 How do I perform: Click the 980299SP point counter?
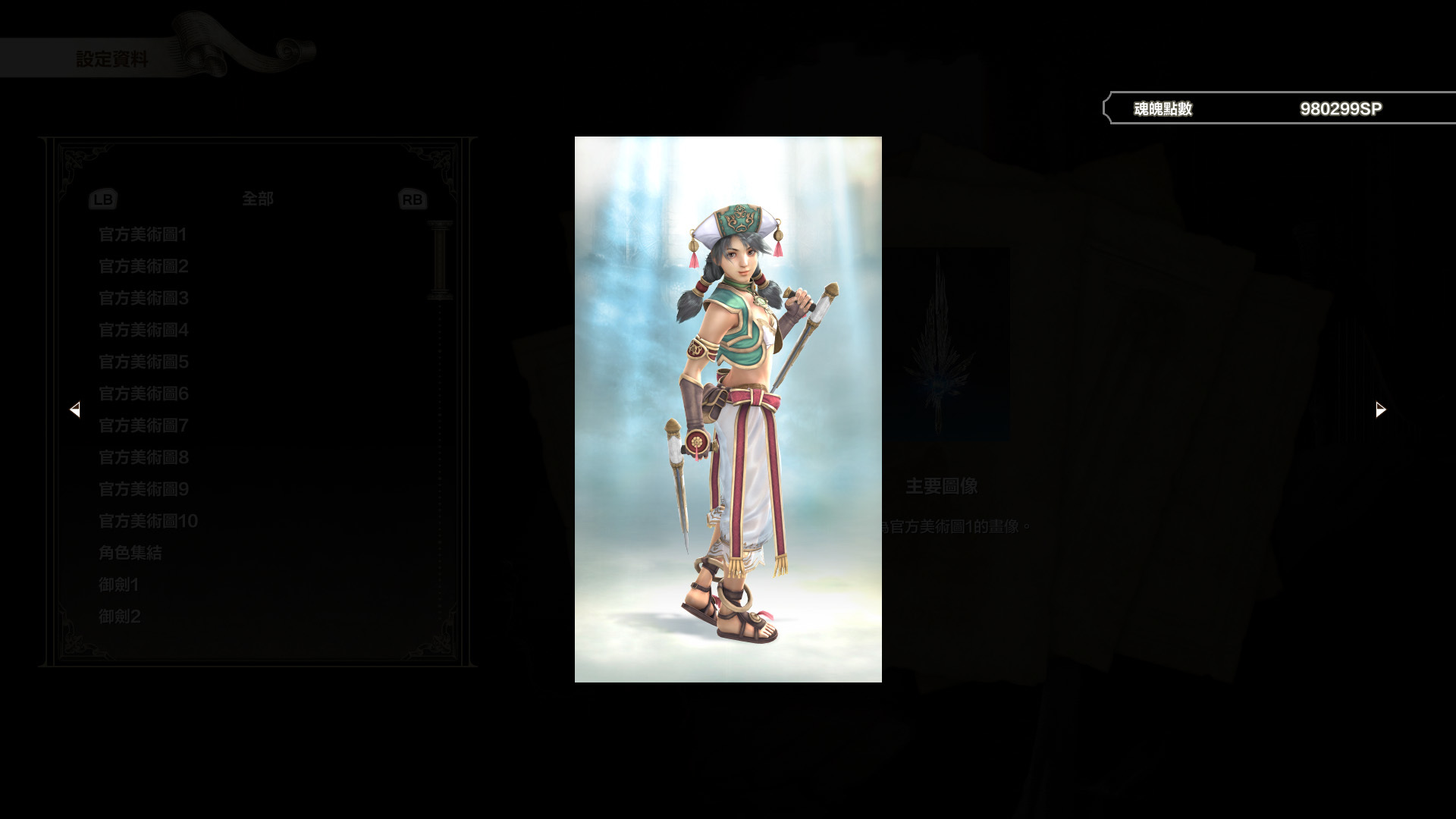point(1341,108)
